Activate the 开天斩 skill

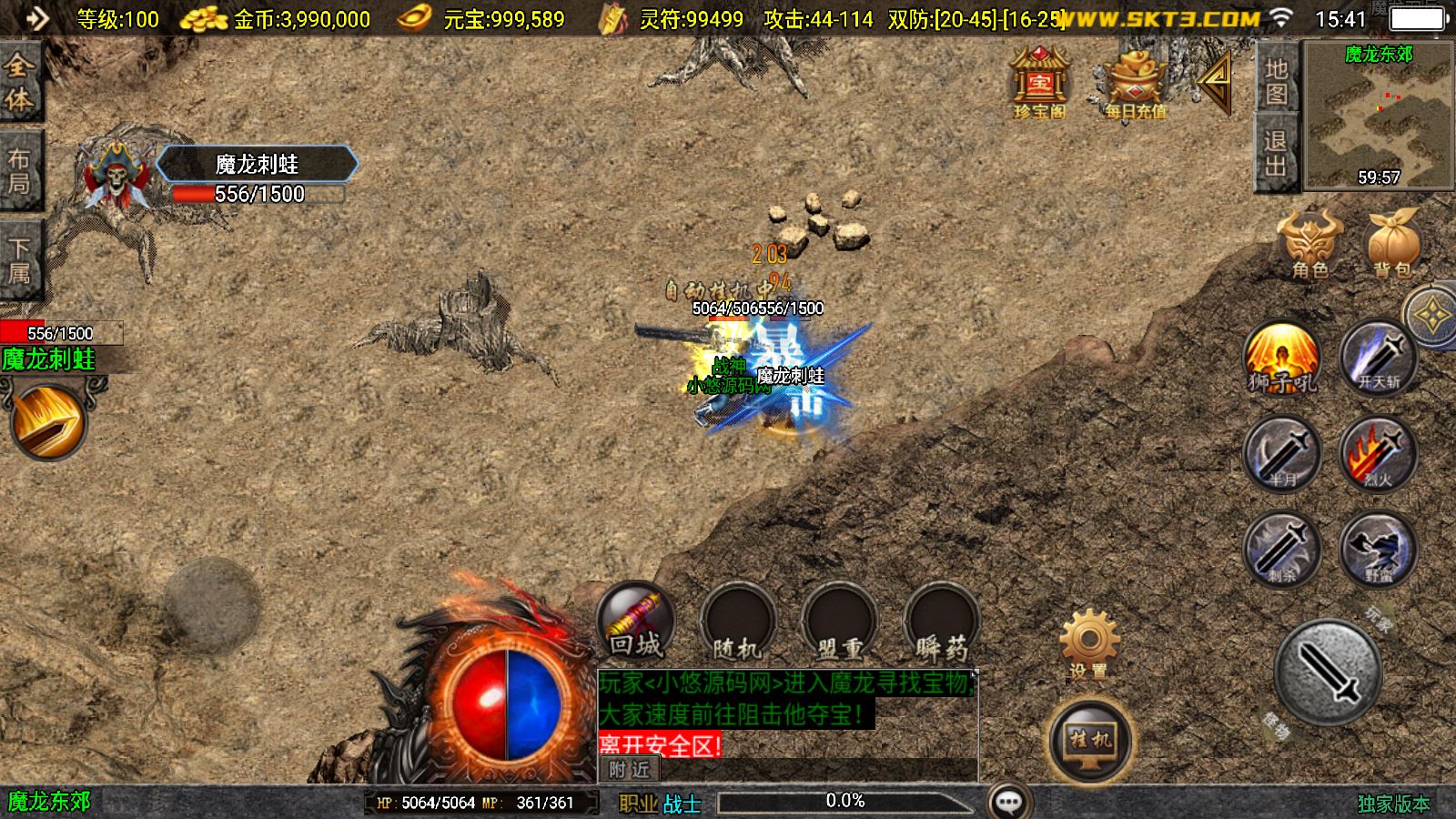(1378, 359)
